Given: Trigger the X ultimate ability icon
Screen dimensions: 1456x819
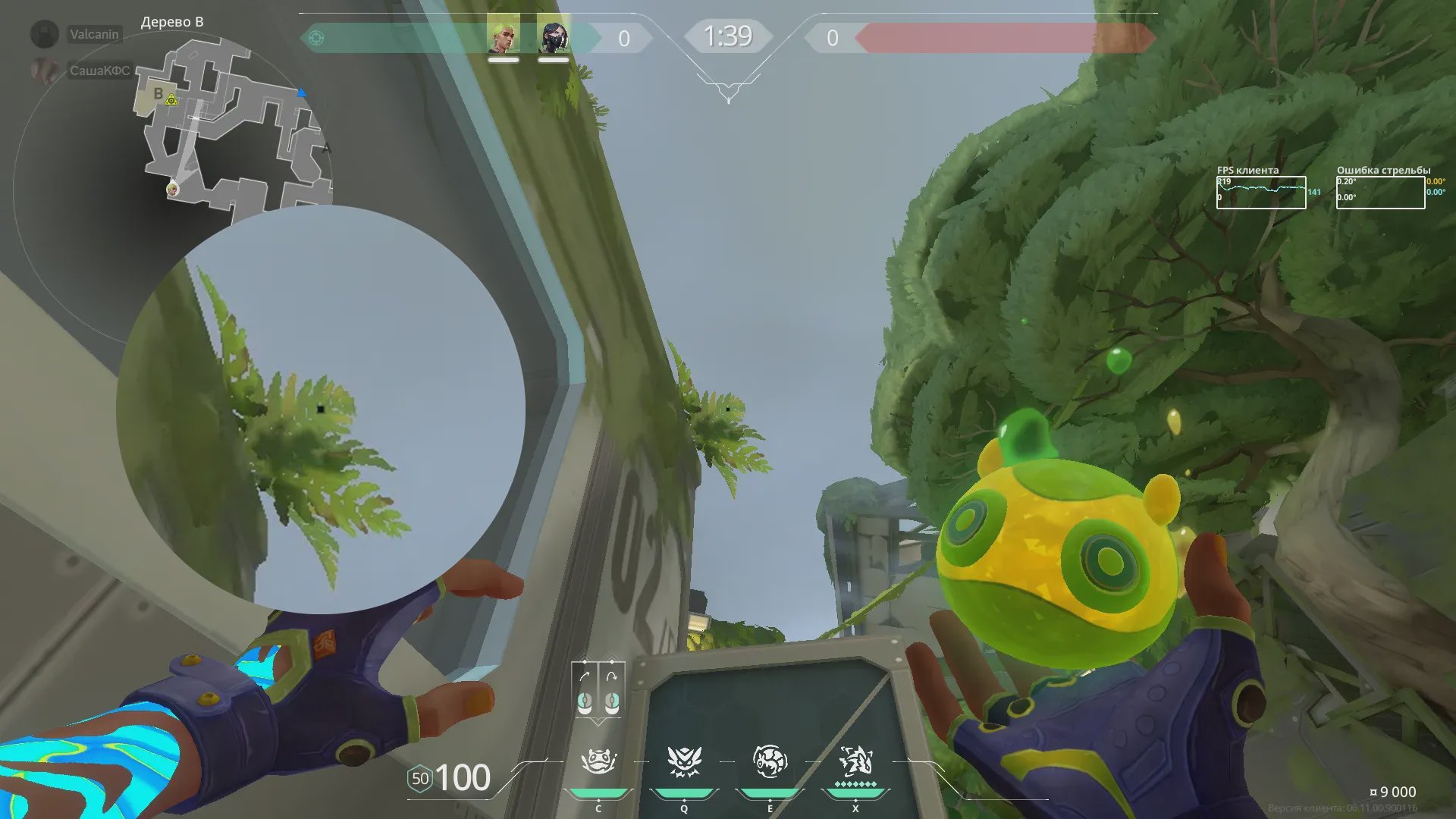Looking at the screenshot, I should [855, 761].
